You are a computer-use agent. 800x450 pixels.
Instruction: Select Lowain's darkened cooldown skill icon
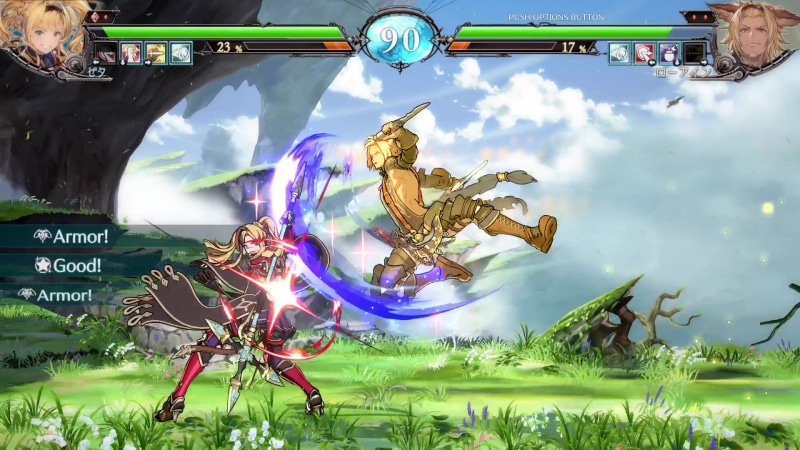click(694, 53)
